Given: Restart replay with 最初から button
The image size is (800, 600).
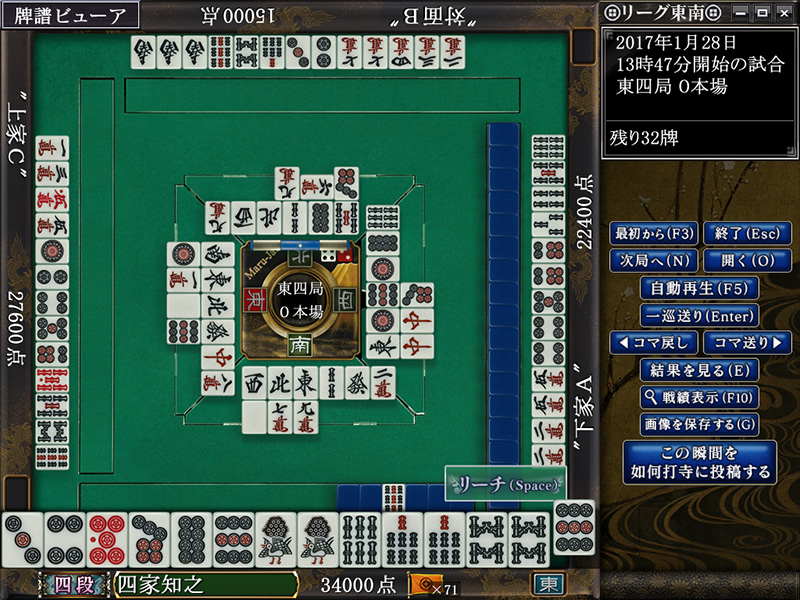Looking at the screenshot, I should click(653, 234).
